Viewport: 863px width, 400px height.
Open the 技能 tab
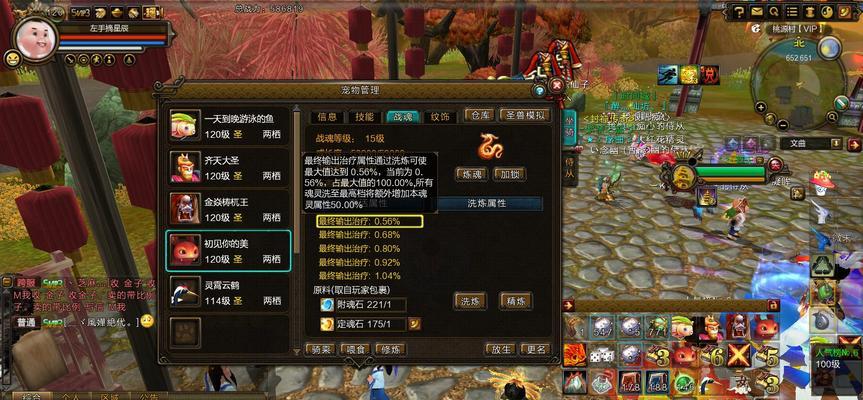point(364,117)
